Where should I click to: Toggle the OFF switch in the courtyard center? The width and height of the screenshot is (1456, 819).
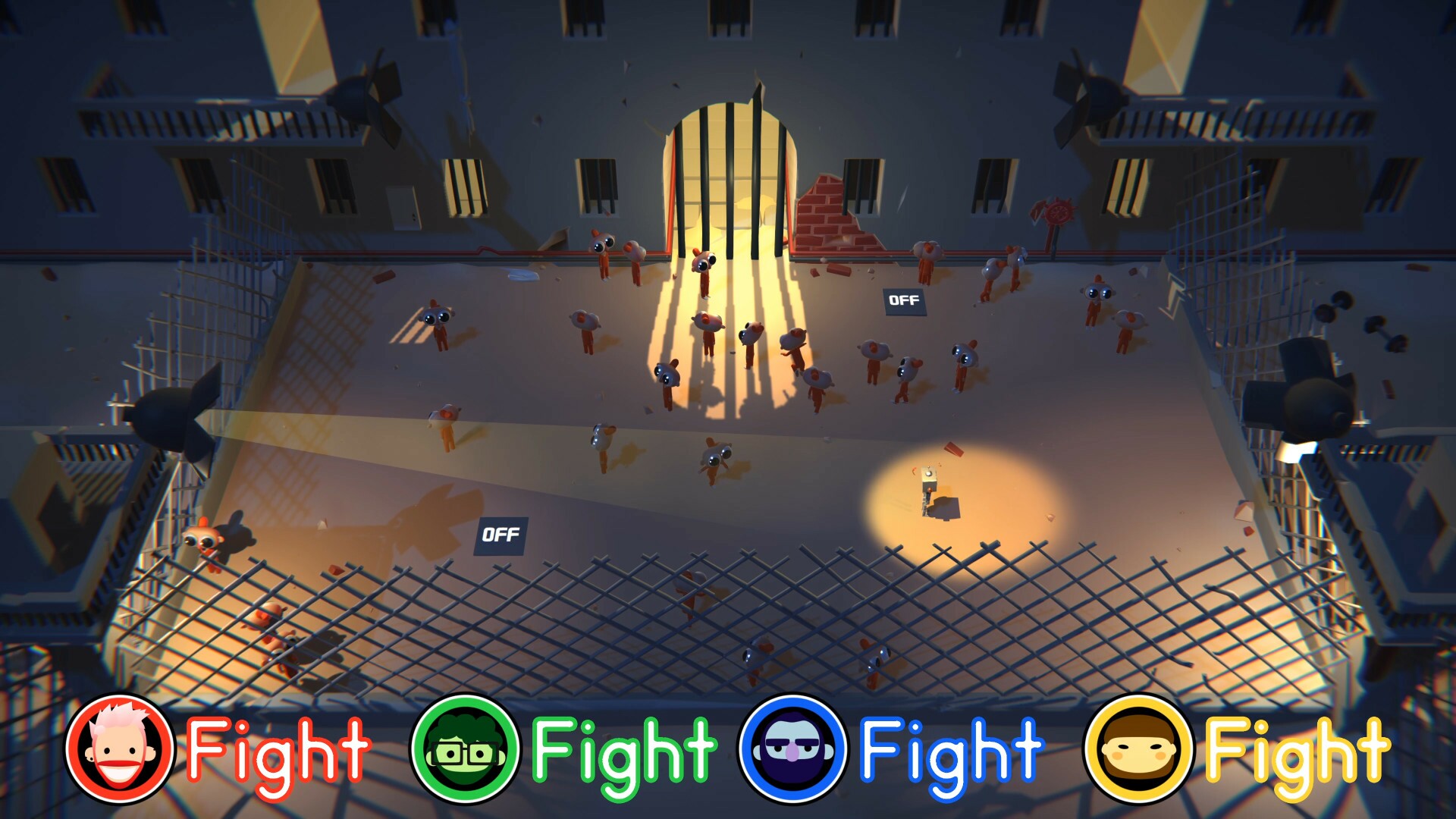tap(502, 535)
